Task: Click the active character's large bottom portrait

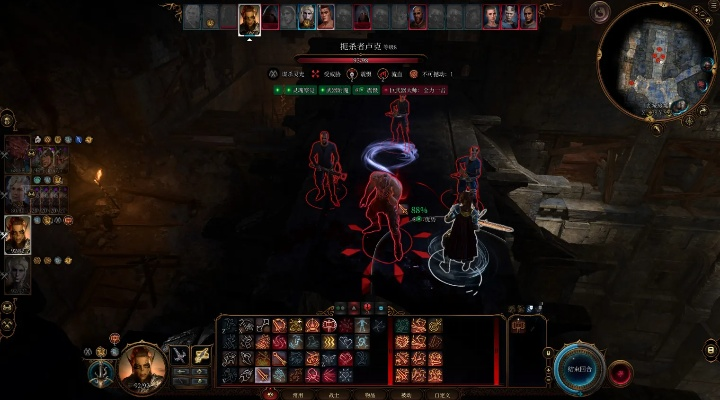Action: [x=142, y=366]
